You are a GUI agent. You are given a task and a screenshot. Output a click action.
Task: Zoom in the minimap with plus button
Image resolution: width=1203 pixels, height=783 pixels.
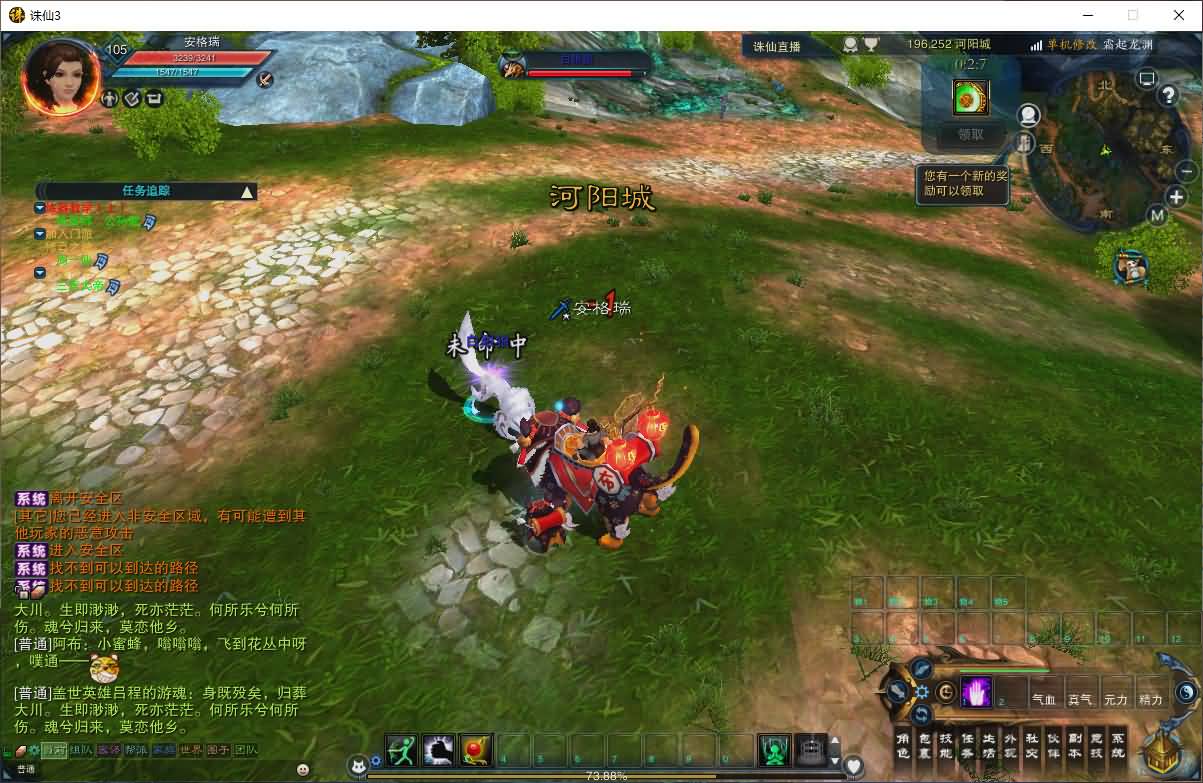click(1176, 197)
